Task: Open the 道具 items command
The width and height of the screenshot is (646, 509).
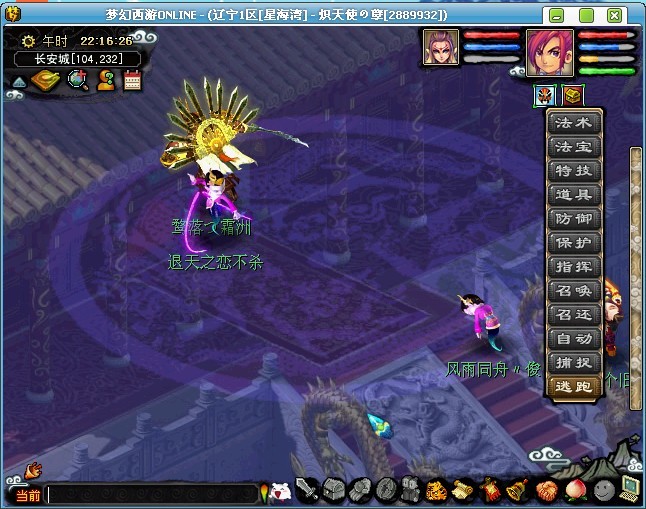Action: pos(574,195)
